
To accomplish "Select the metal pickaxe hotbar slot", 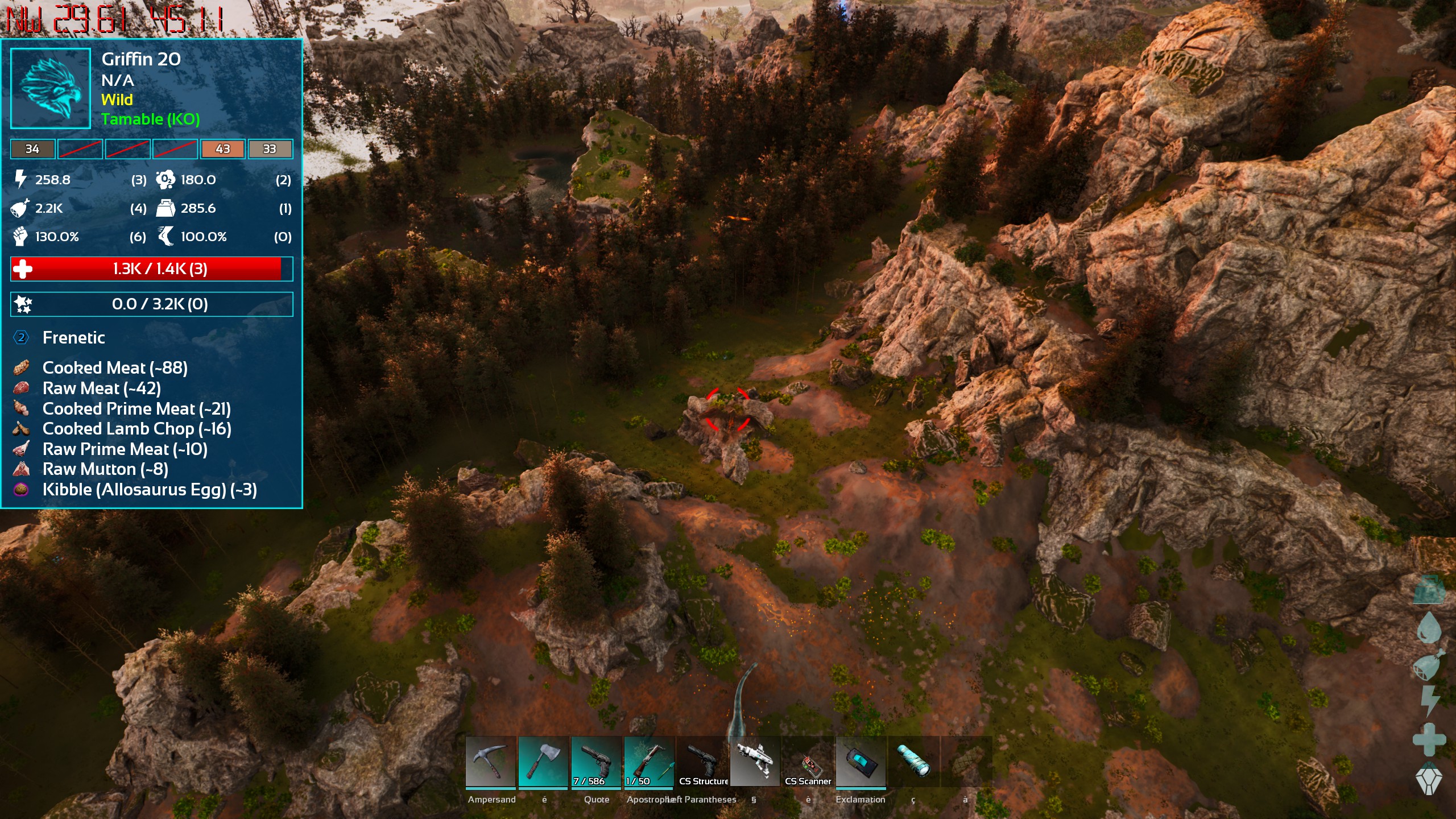I will [x=490, y=762].
